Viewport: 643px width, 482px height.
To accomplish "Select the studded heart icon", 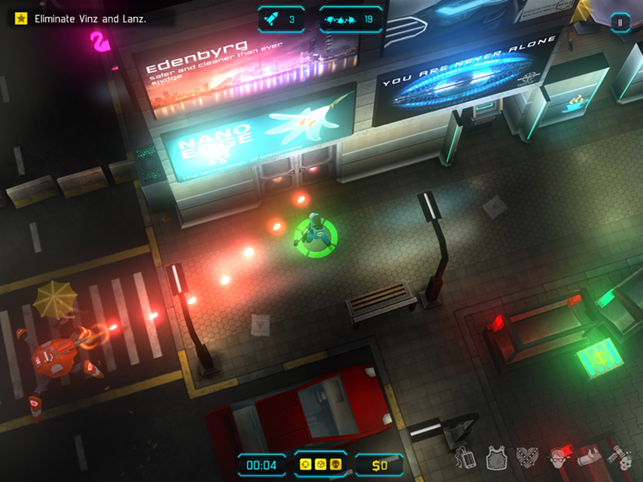I will click(x=527, y=459).
